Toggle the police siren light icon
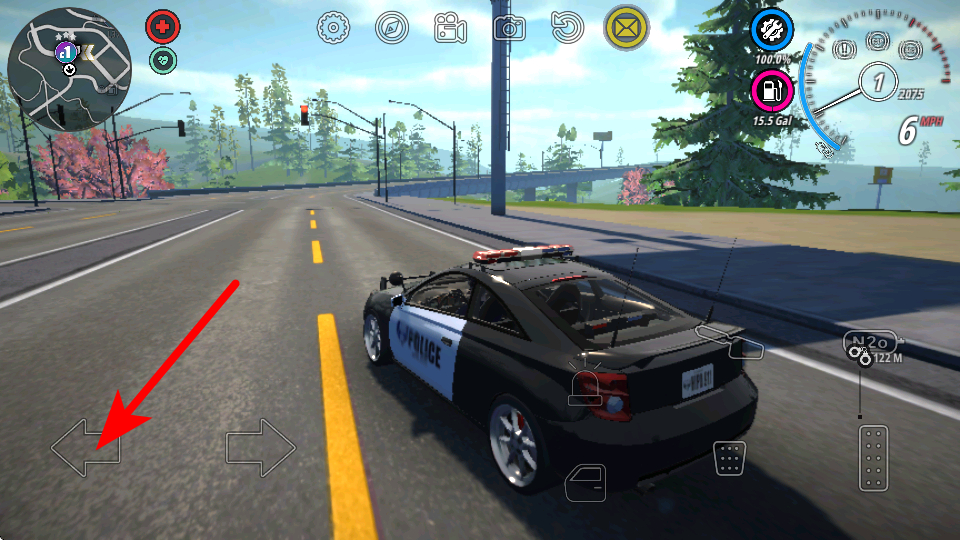Viewport: 960px width, 540px height. coord(585,388)
